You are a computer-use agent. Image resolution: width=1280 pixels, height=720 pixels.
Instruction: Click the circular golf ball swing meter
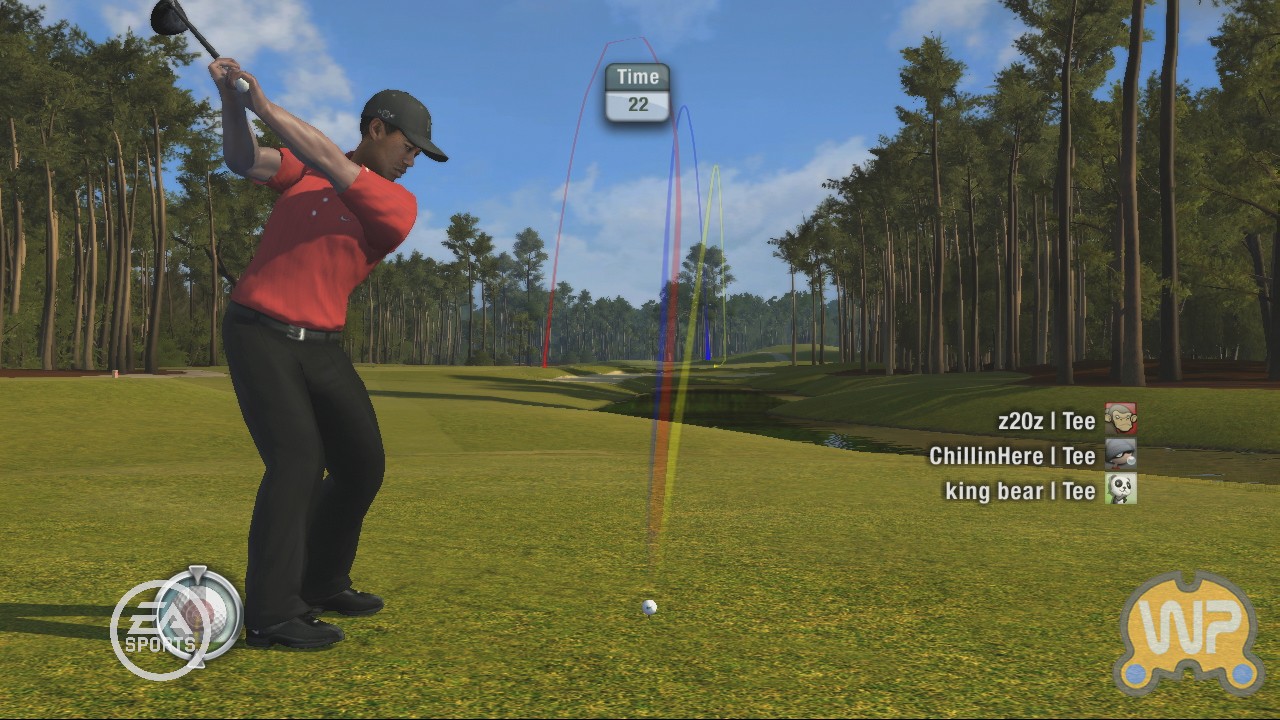pyautogui.click(x=201, y=615)
